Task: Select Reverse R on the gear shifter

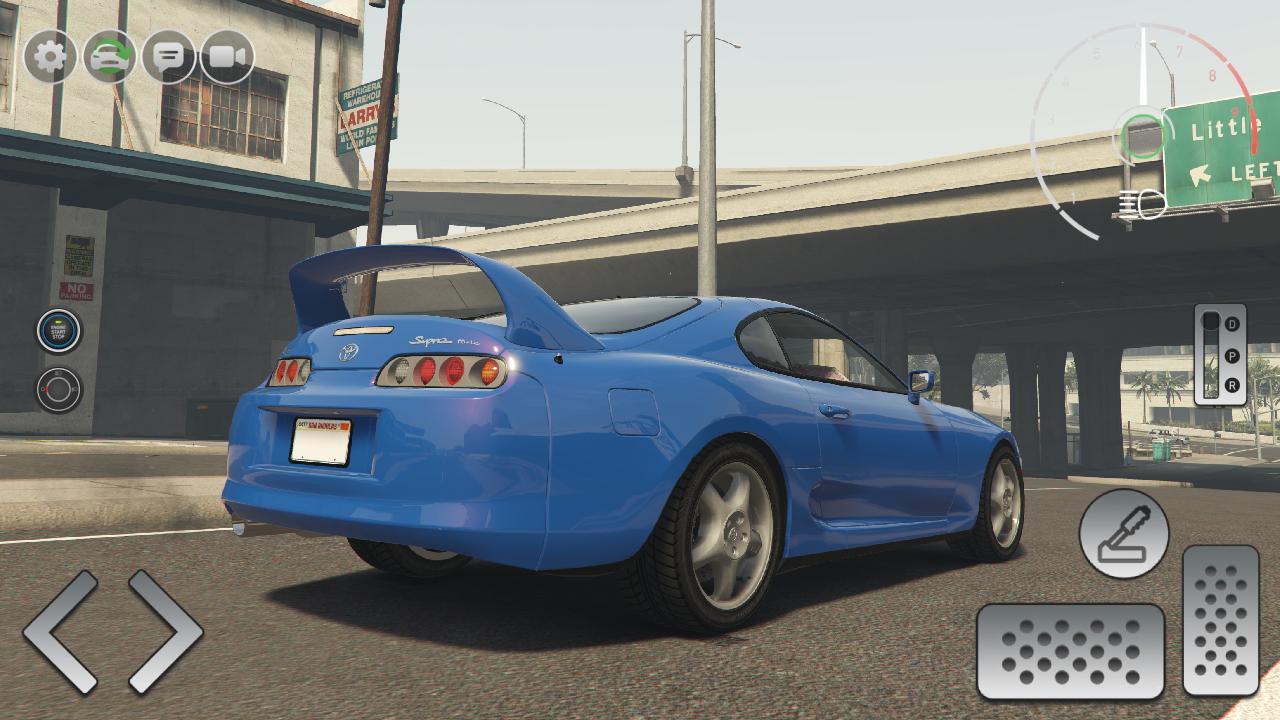Action: pos(1233,384)
